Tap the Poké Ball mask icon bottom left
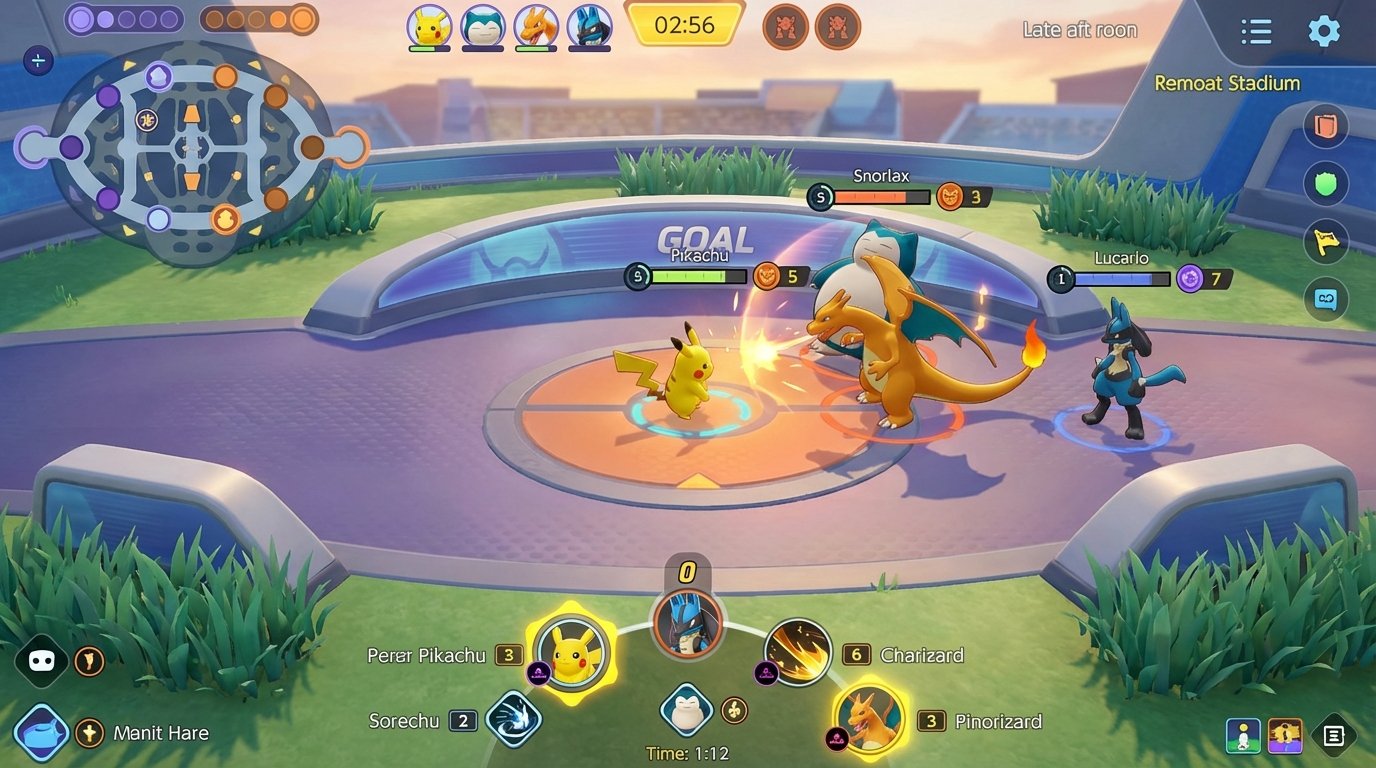This screenshot has height=768, width=1376. (x=40, y=660)
